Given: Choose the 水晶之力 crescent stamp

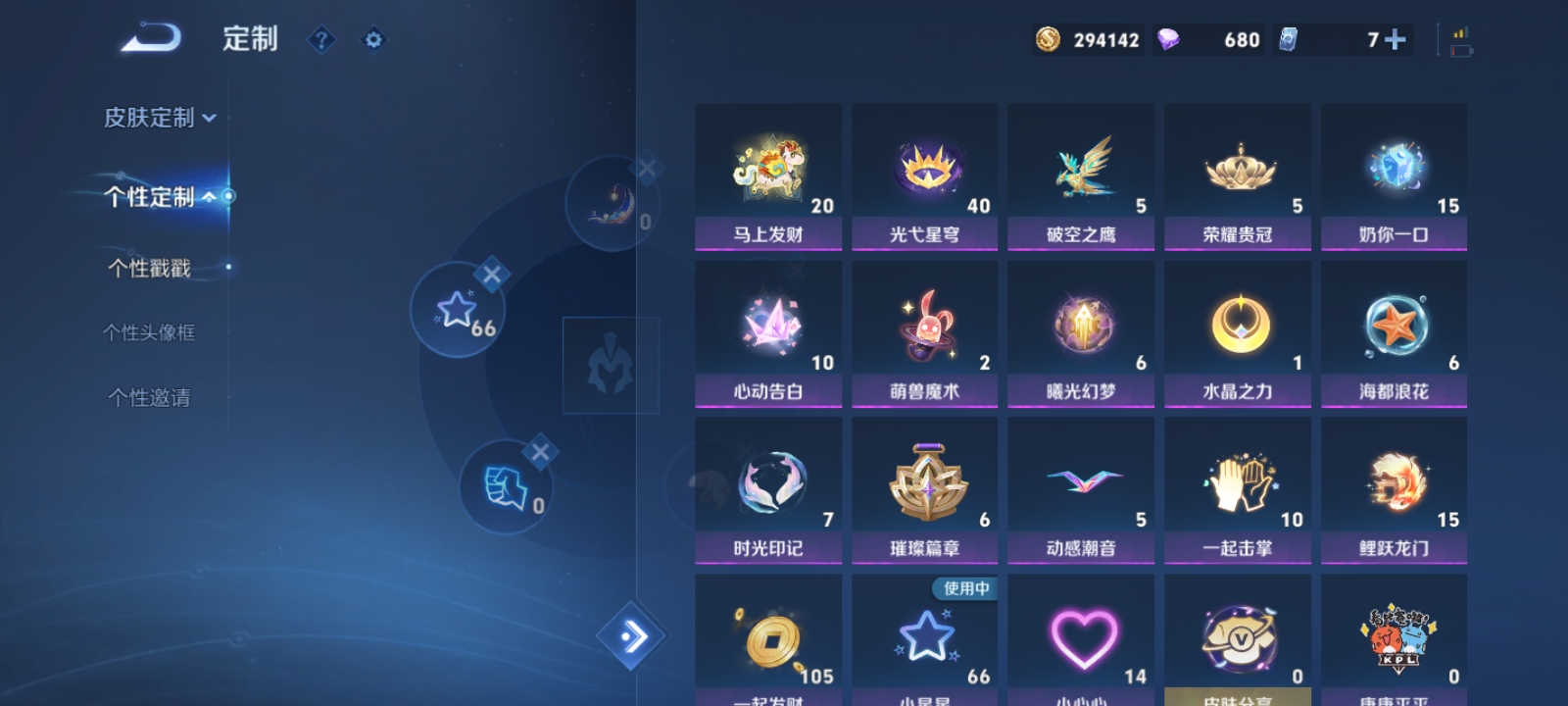Looking at the screenshot, I should [1237, 333].
